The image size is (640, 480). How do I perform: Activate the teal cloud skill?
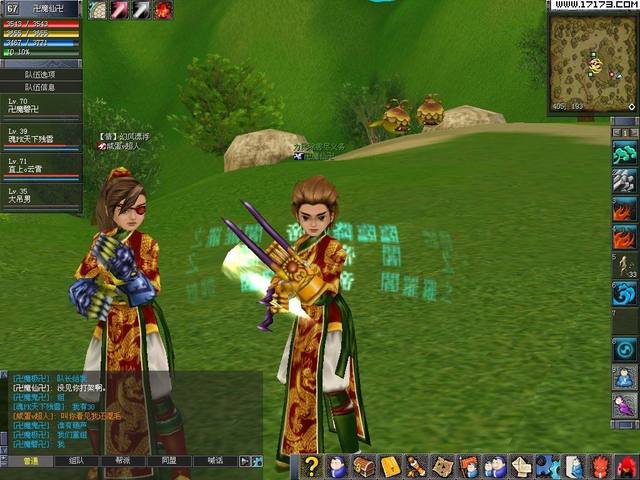tap(624, 153)
